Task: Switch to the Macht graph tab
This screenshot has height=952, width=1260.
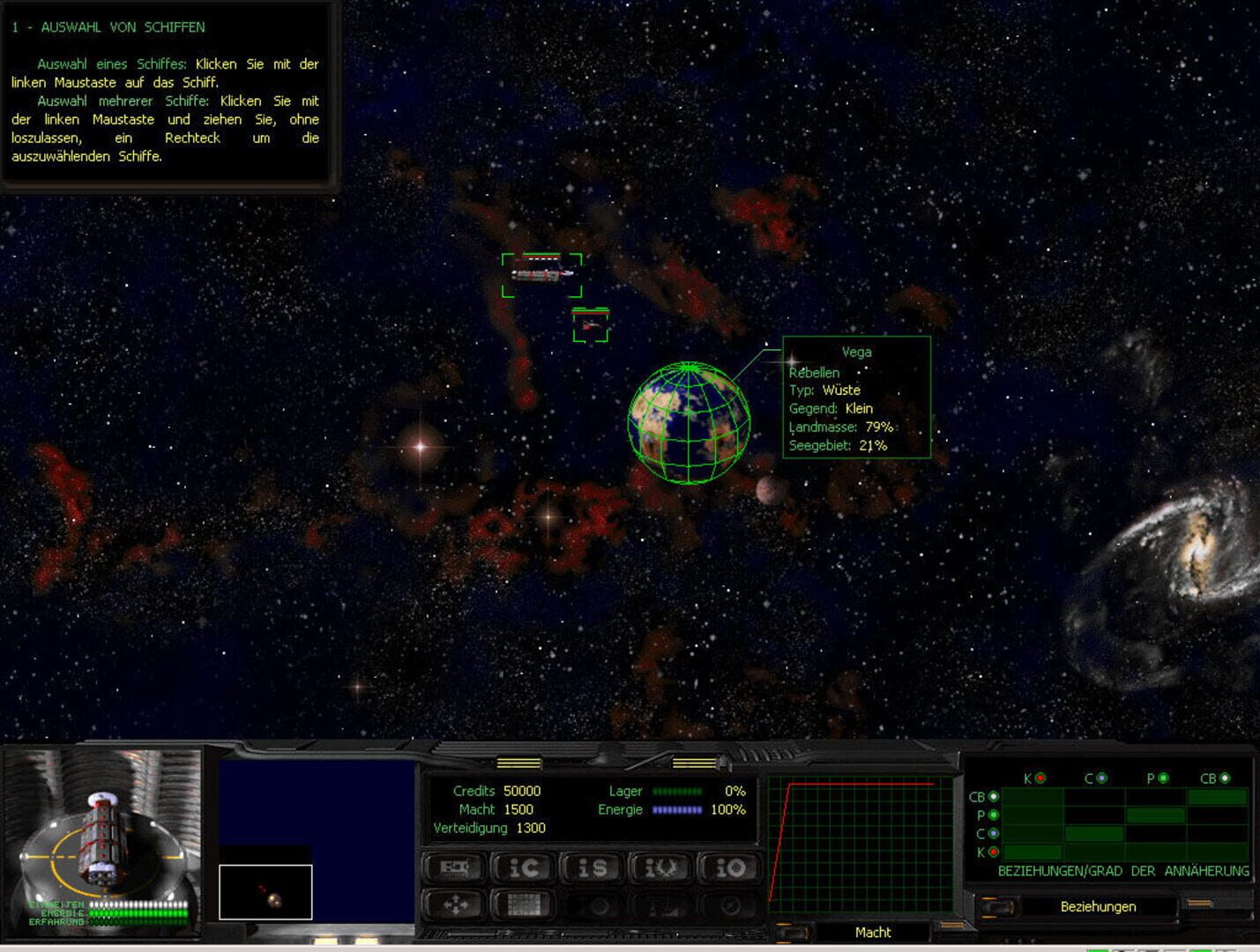Action: 871,932
